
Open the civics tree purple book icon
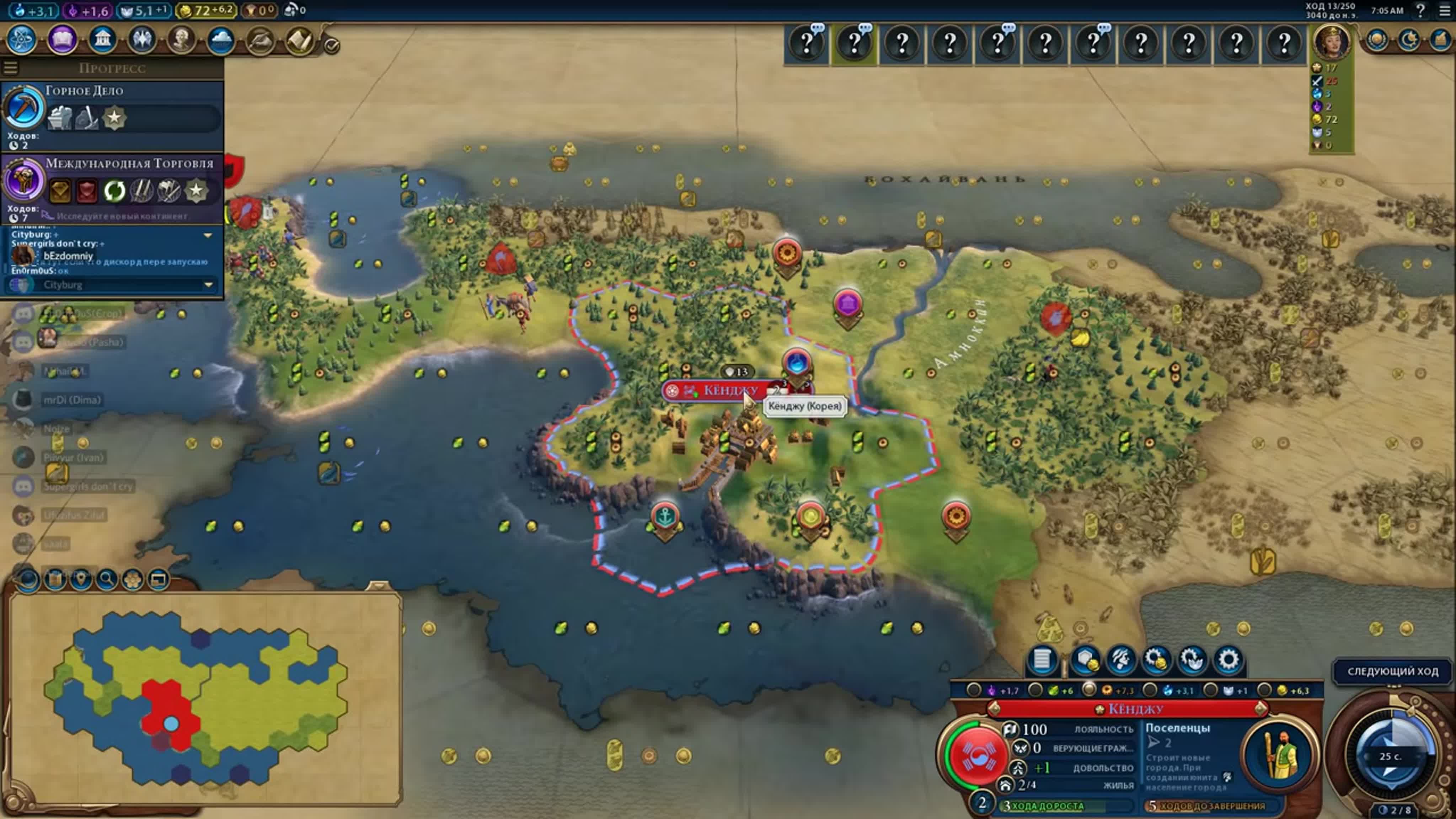(62, 40)
